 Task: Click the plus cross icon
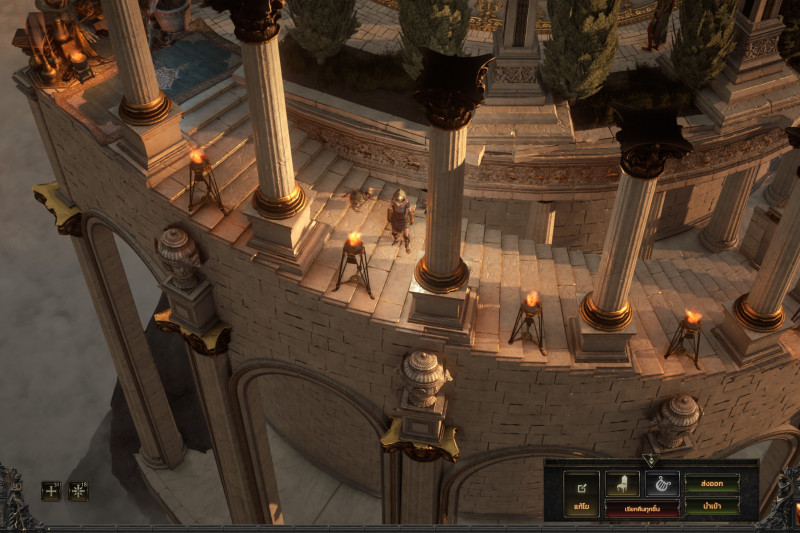tap(51, 491)
